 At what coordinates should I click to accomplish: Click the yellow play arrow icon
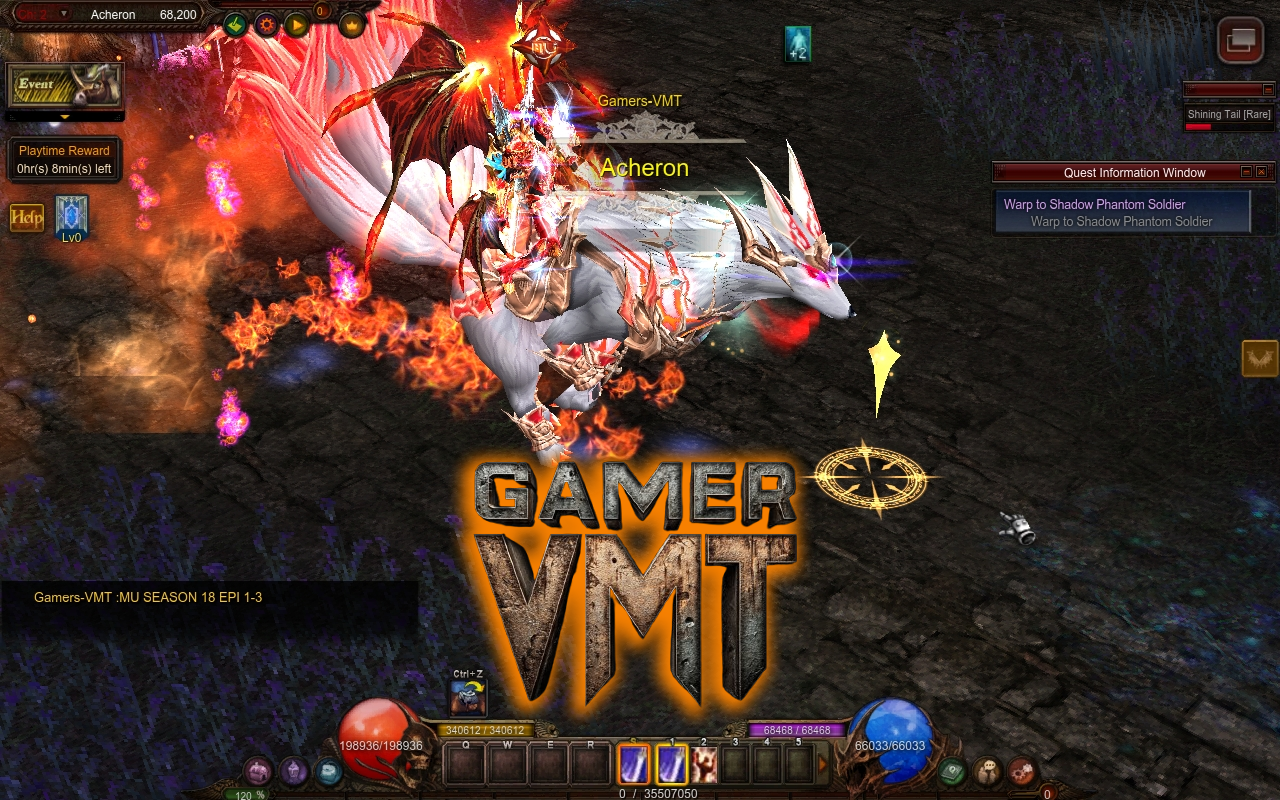(297, 24)
